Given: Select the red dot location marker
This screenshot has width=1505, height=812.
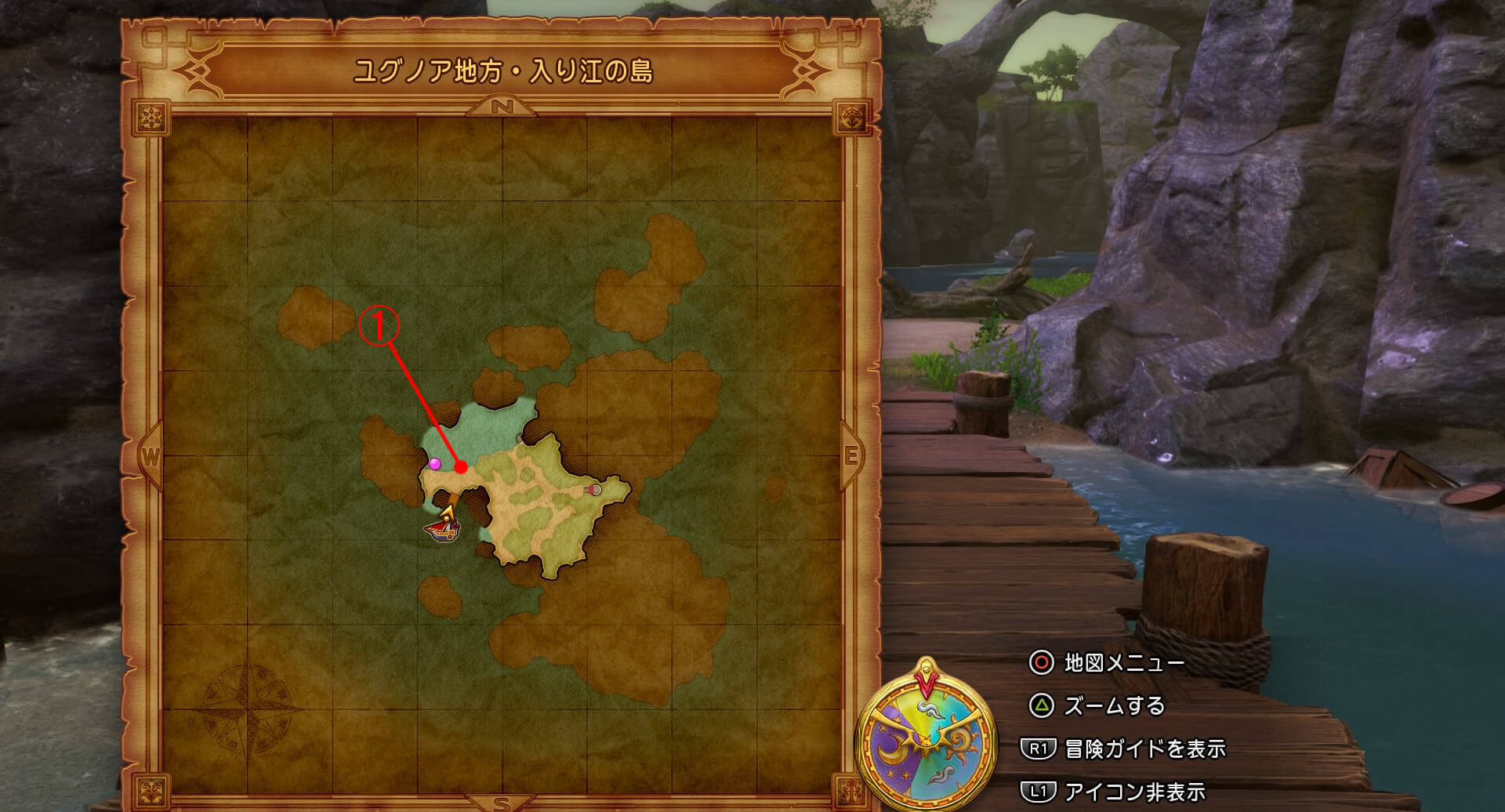Looking at the screenshot, I should coord(462,467).
